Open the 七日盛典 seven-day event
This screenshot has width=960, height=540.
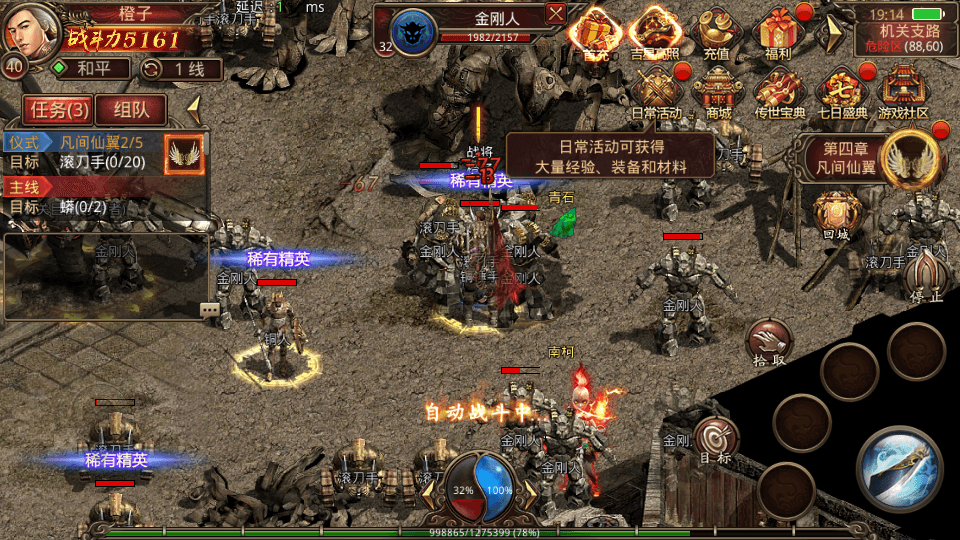click(842, 90)
